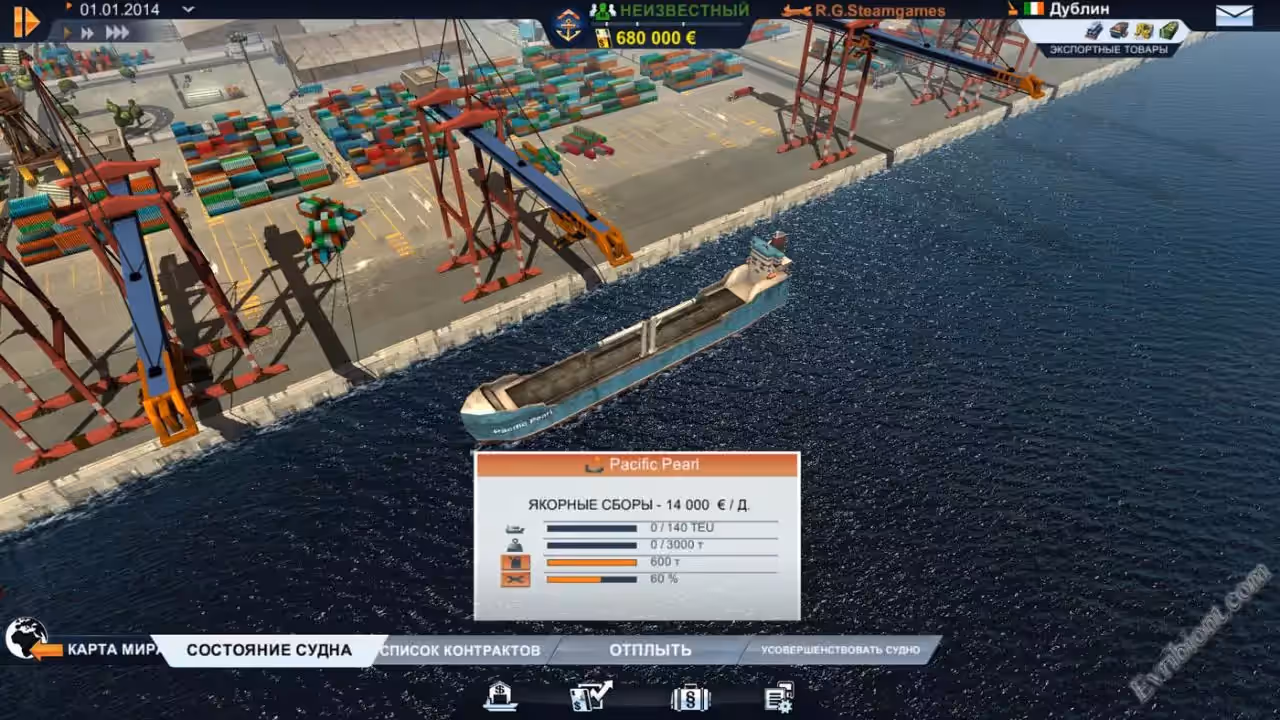Show the Экспортные товары panel

click(x=1107, y=49)
